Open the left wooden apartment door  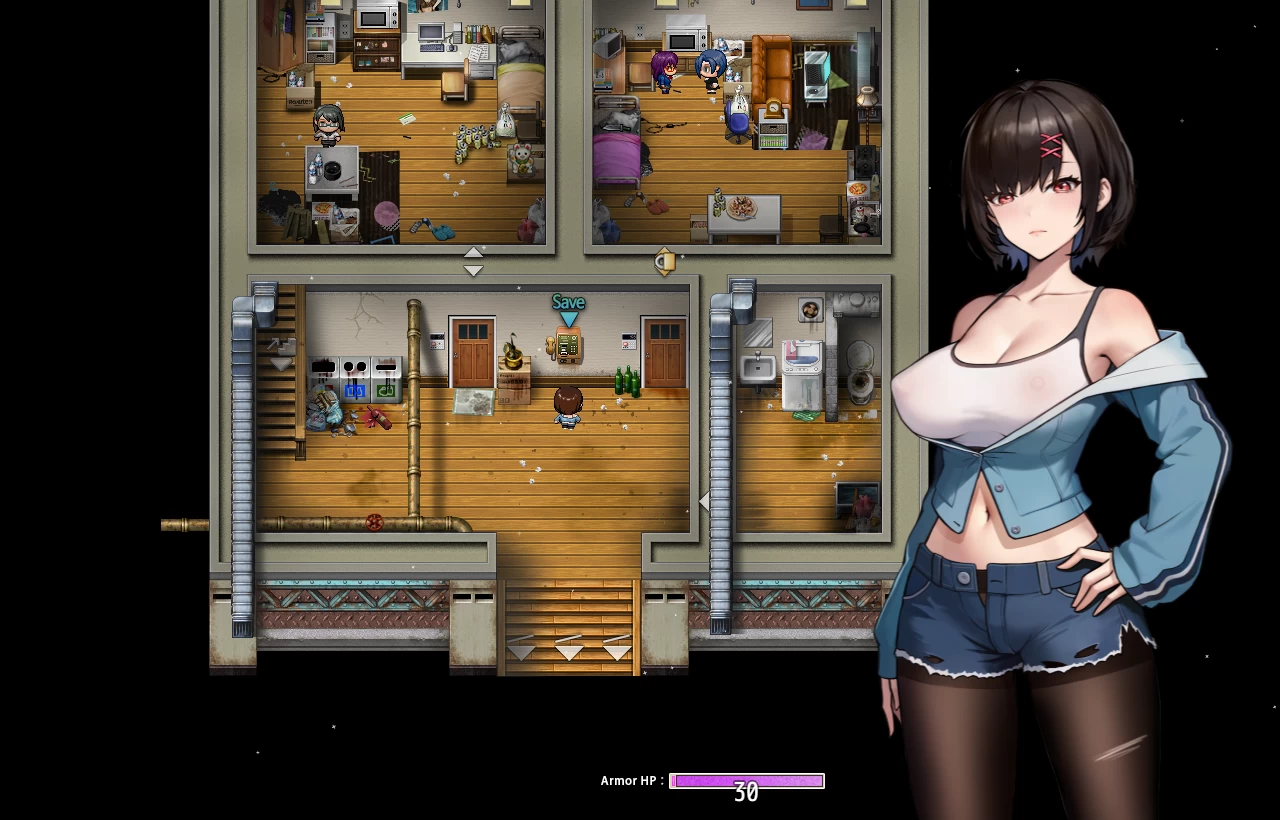473,352
